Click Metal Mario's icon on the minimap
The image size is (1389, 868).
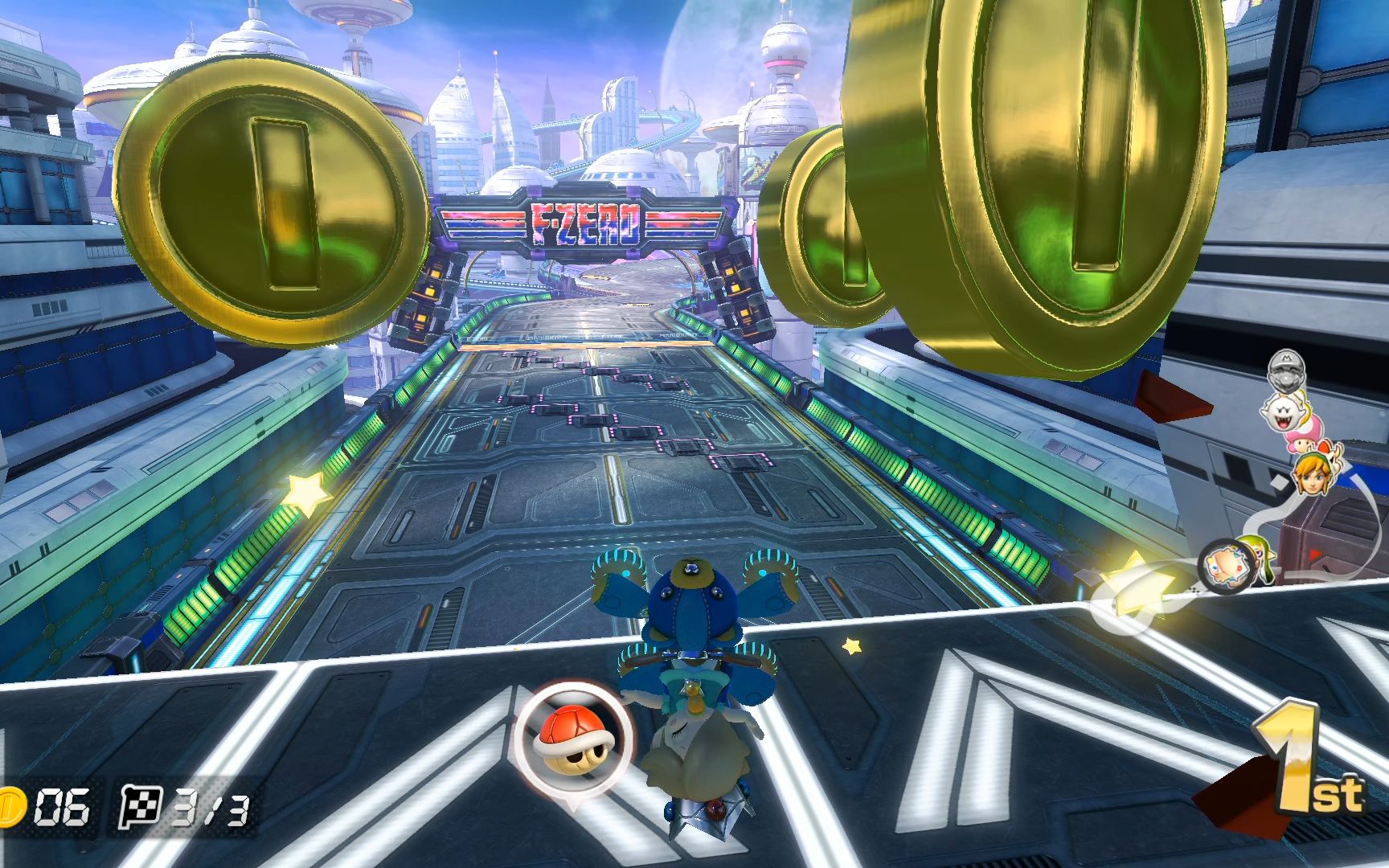[1285, 372]
